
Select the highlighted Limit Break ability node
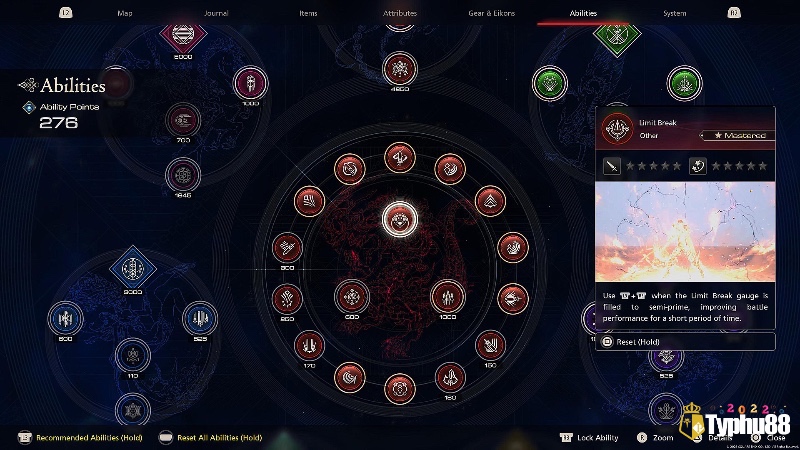tap(399, 220)
